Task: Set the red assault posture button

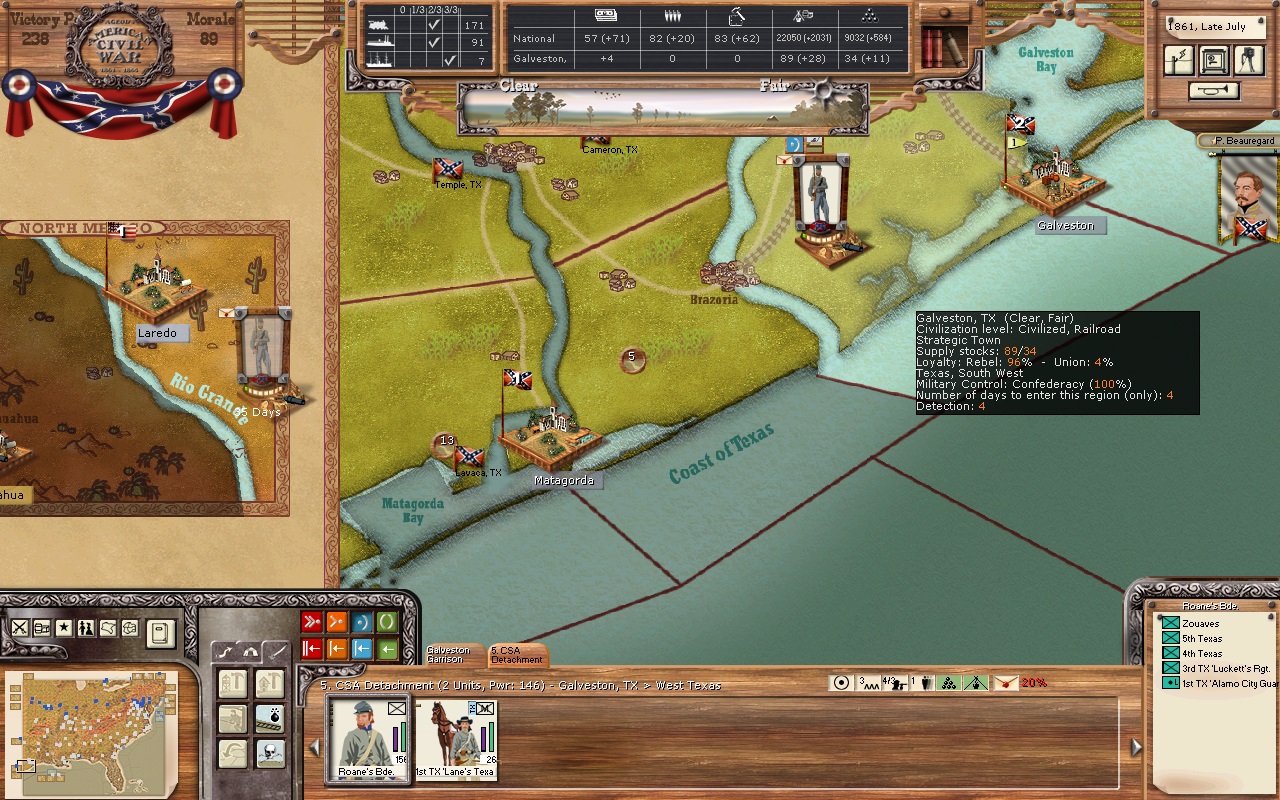Action: coord(312,623)
